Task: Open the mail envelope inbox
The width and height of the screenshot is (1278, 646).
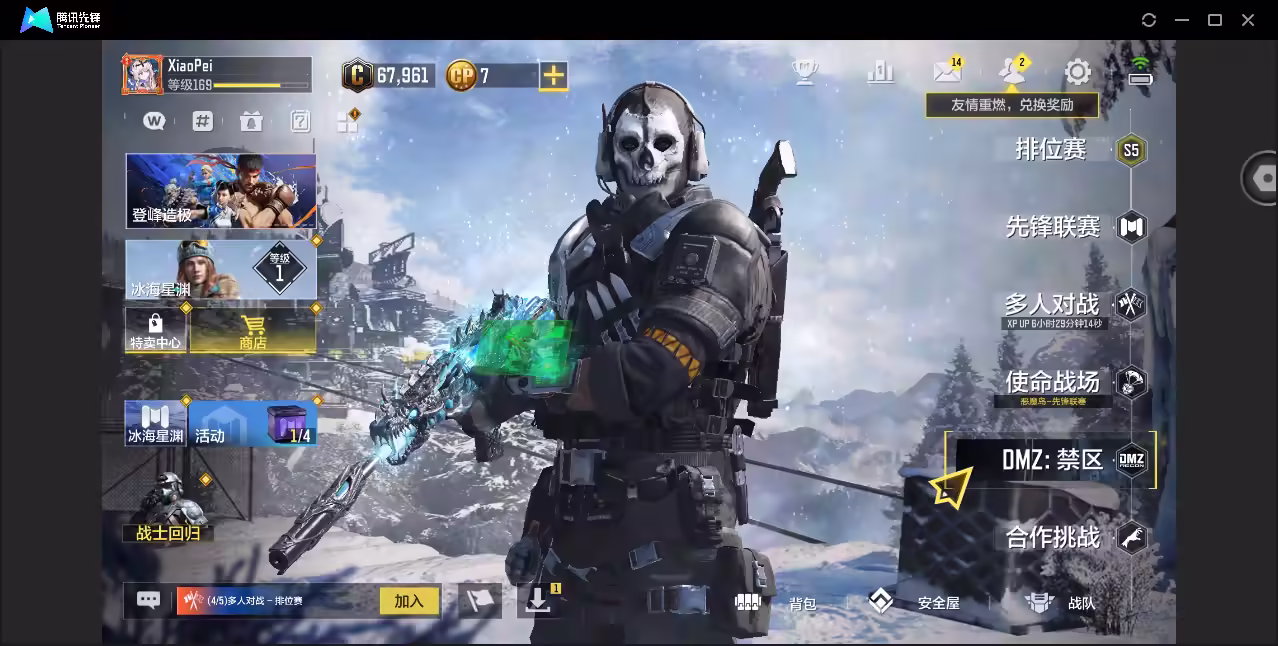Action: click(x=946, y=71)
